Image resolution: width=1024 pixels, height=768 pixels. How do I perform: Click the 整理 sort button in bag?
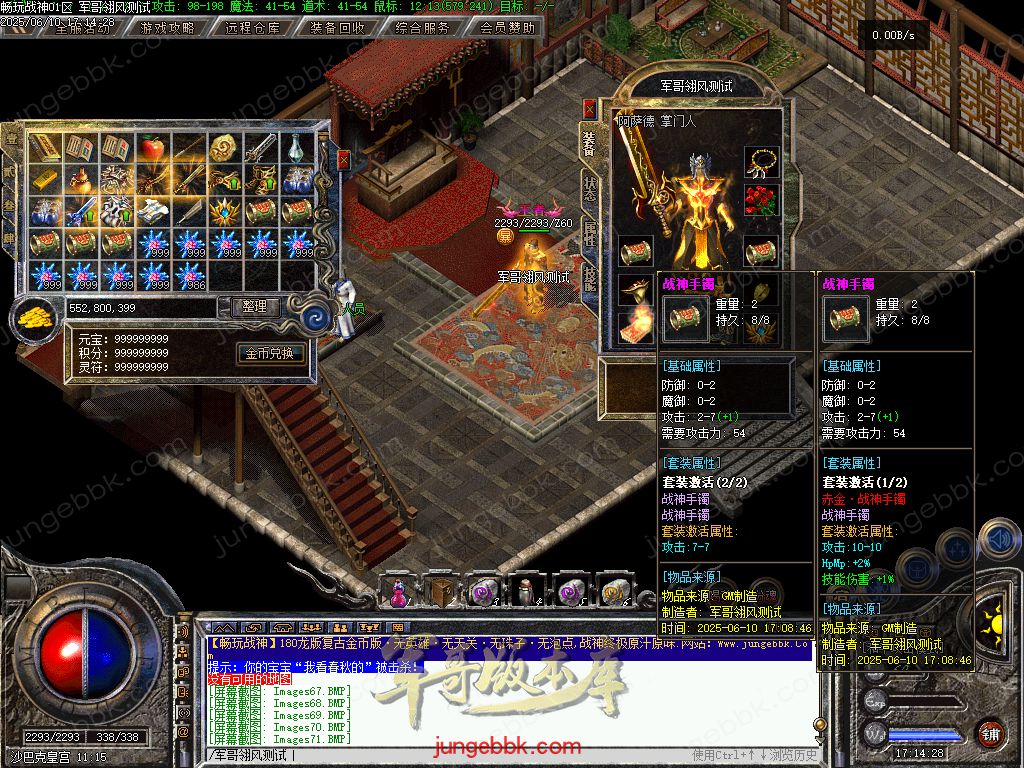(255, 307)
